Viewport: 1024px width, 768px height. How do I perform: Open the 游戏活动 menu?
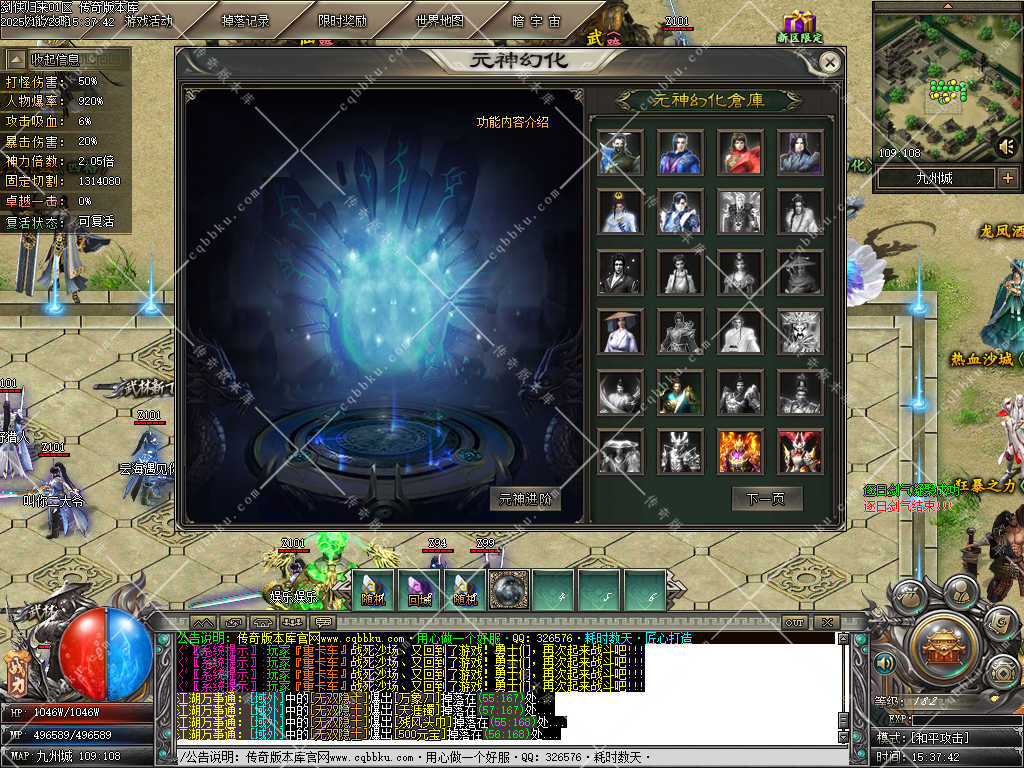(x=148, y=20)
